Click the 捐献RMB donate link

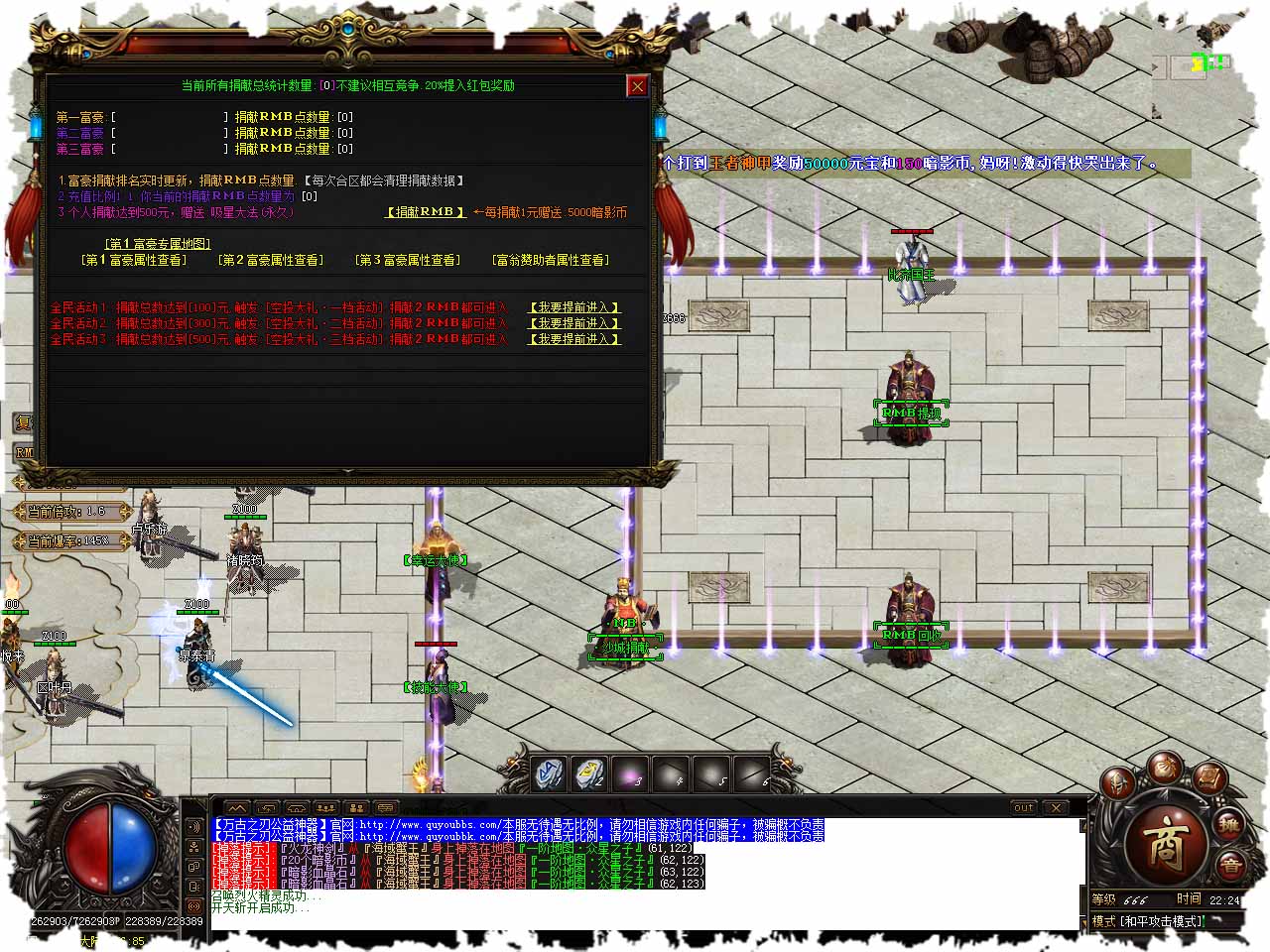coord(425,212)
